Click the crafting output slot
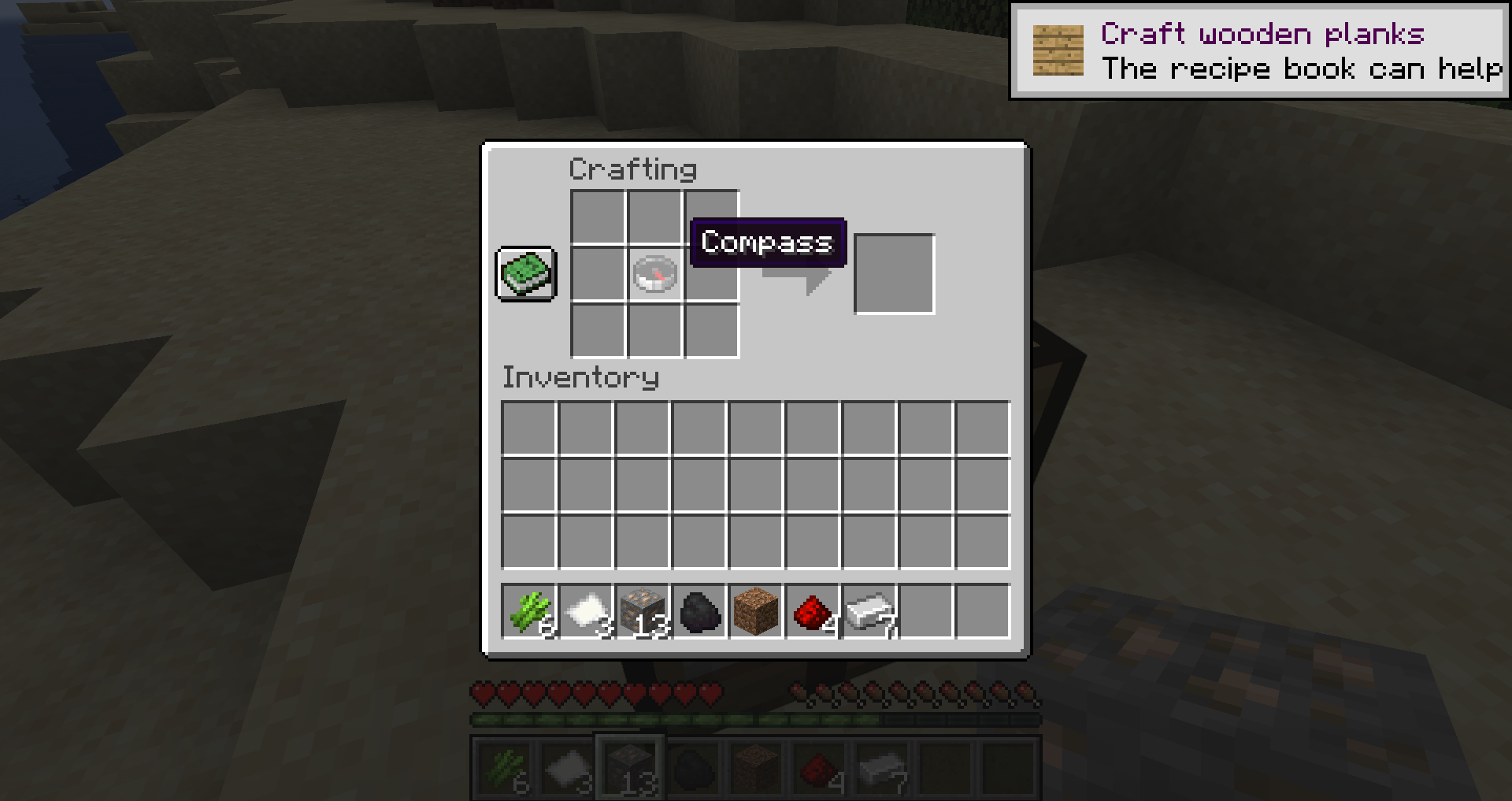Screen dimensions: 1512x801 click(894, 274)
